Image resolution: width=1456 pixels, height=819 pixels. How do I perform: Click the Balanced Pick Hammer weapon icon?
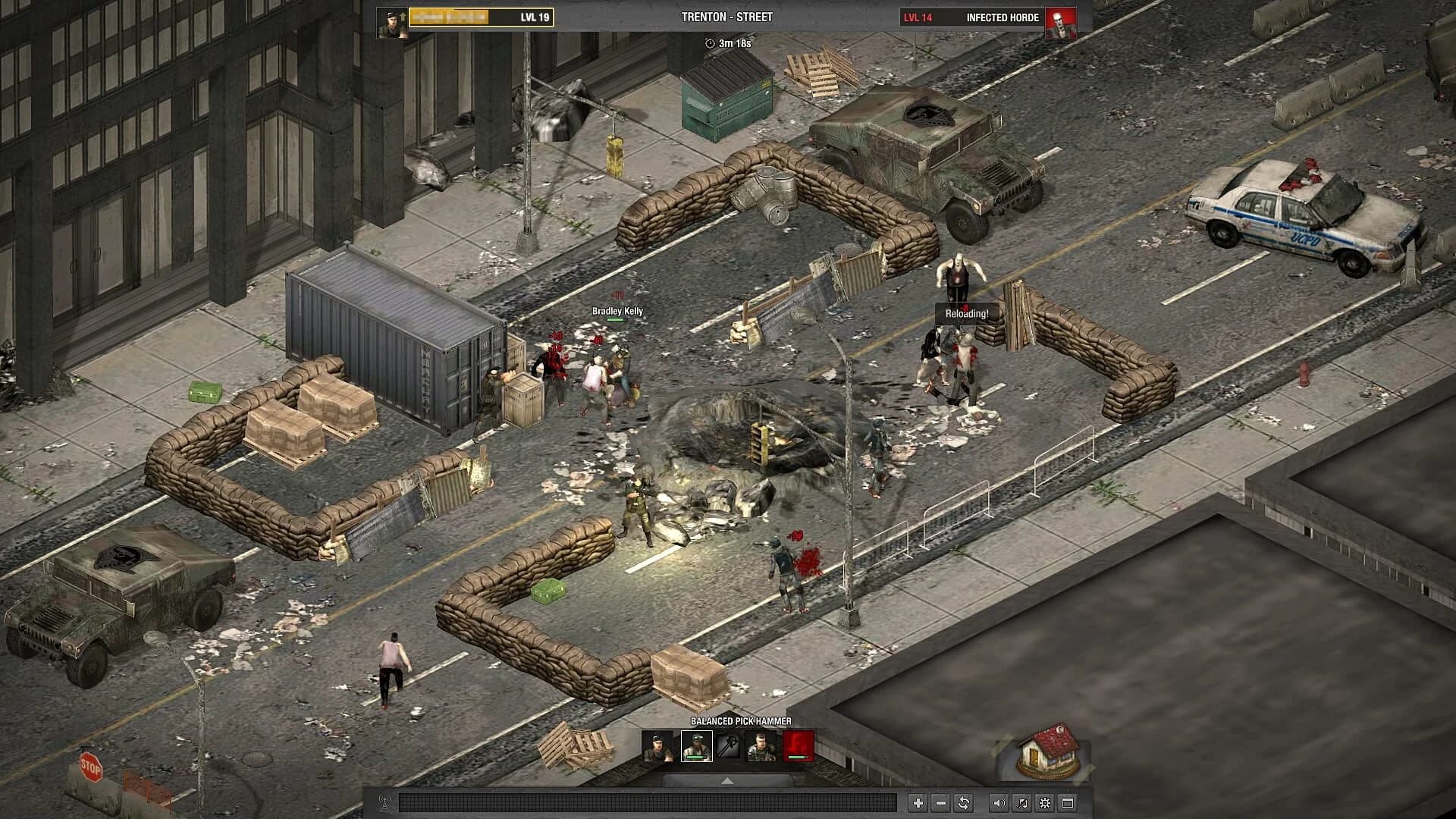click(x=728, y=747)
